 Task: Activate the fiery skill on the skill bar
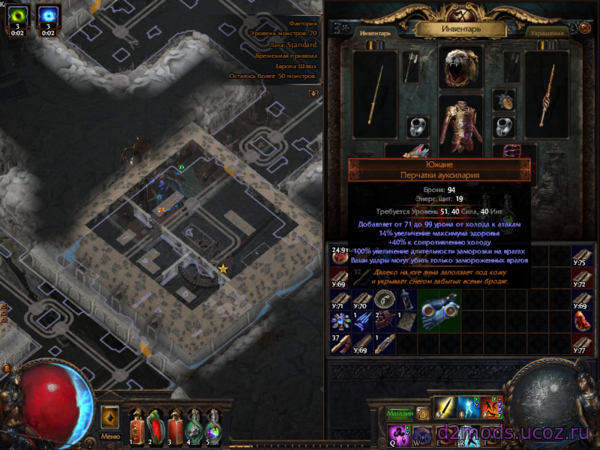tap(491, 408)
